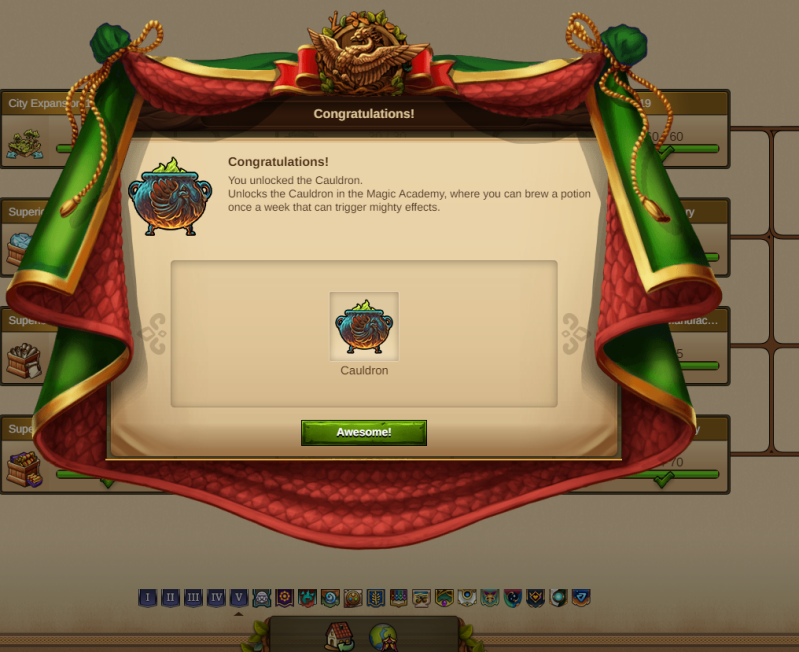The width and height of the screenshot is (799, 652).
Task: Open the world map globe icon
Action: coord(384,637)
